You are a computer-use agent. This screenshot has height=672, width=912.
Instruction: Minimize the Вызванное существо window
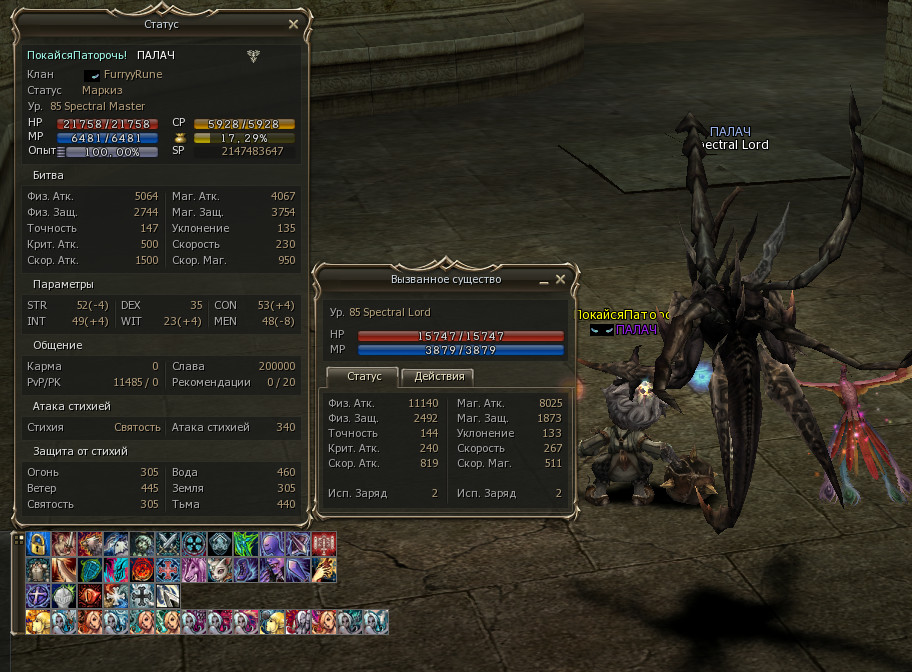click(x=544, y=280)
